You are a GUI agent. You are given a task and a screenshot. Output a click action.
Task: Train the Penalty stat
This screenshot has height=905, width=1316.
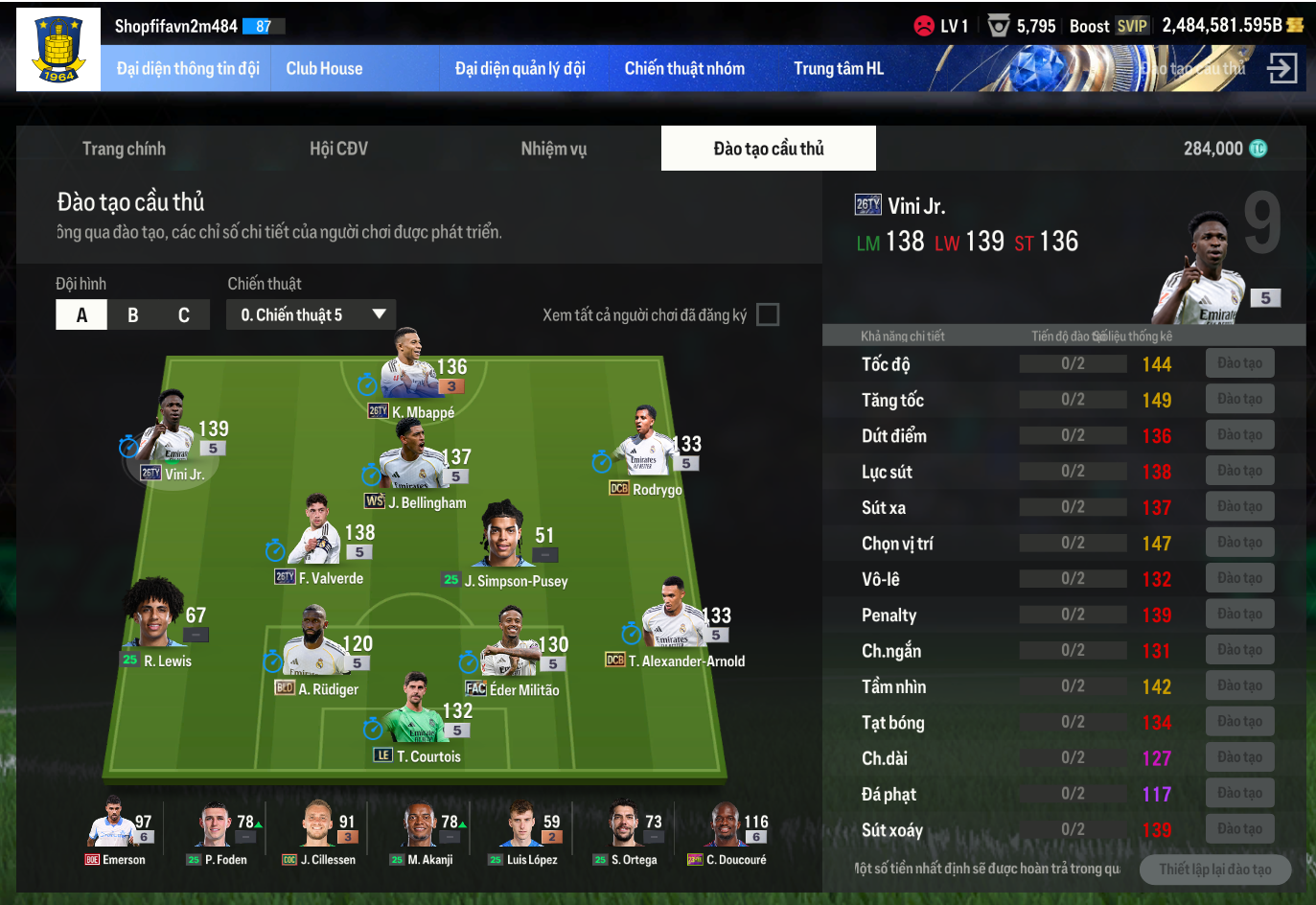tap(1239, 615)
